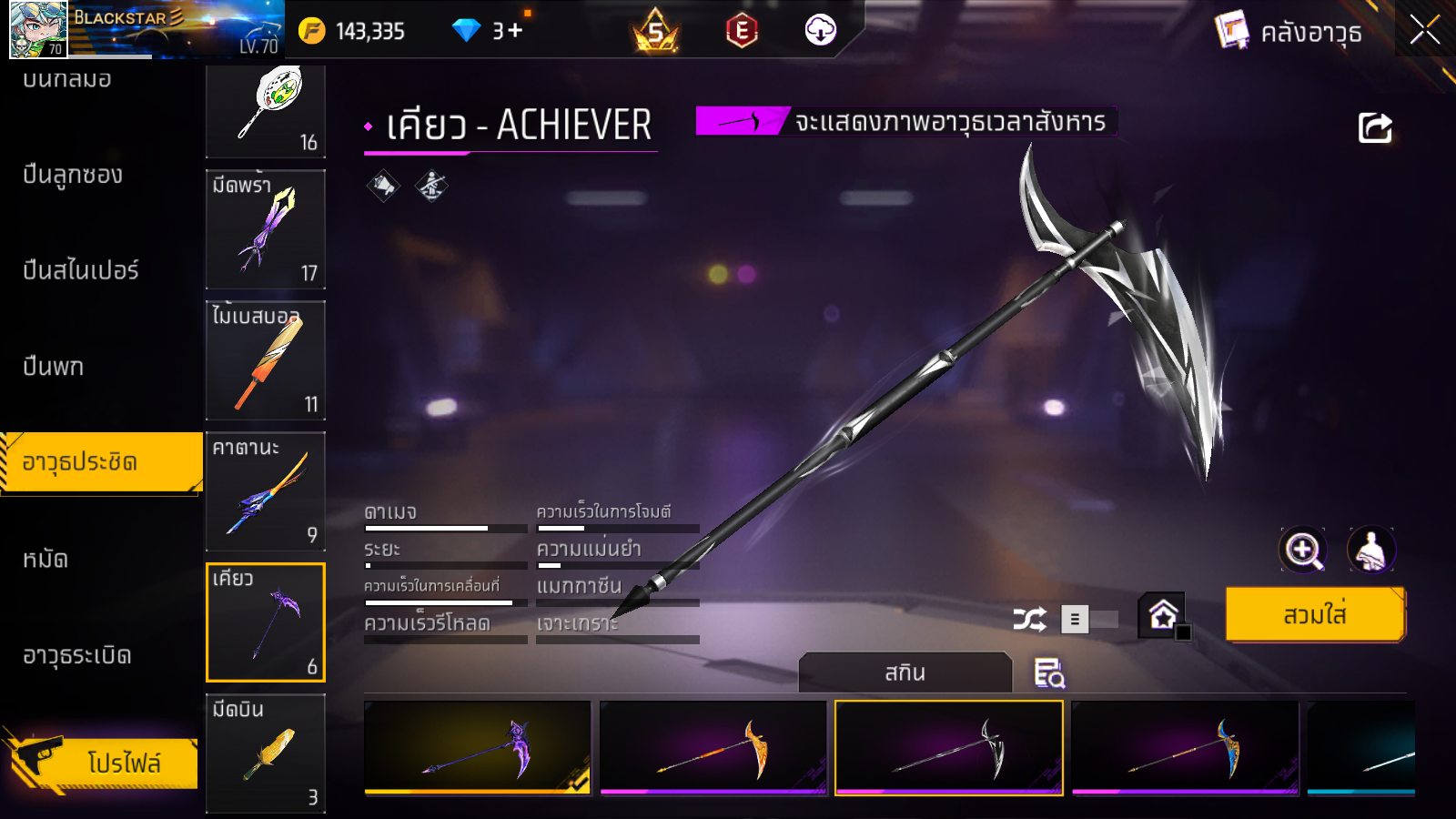Close the weapon vault screen

click(1425, 30)
